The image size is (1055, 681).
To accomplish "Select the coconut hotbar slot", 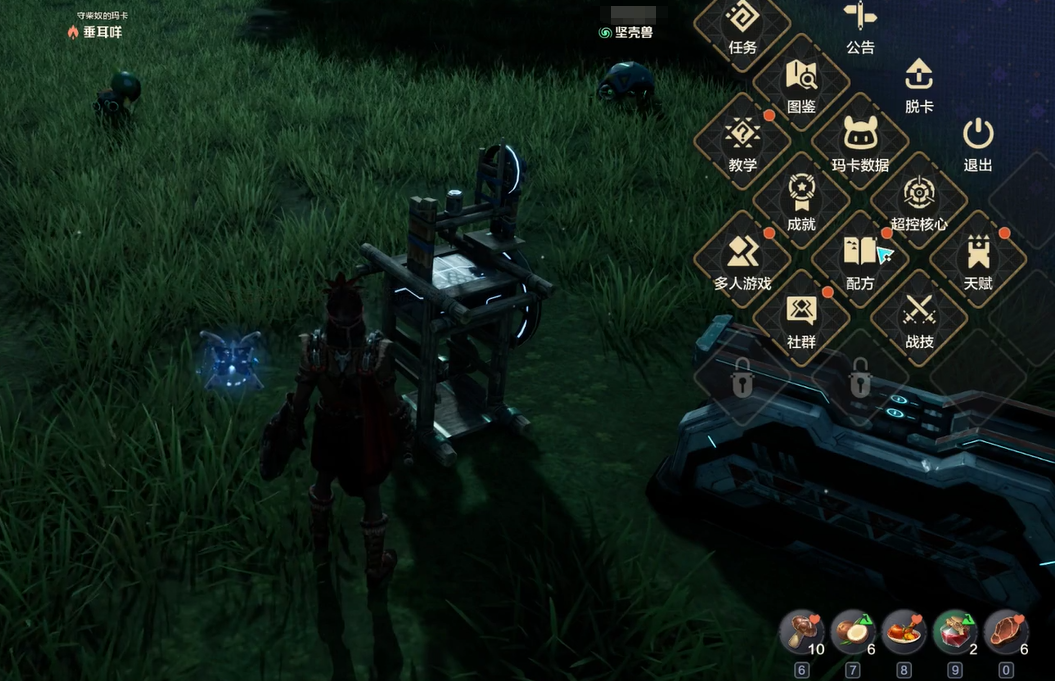I will pos(852,633).
